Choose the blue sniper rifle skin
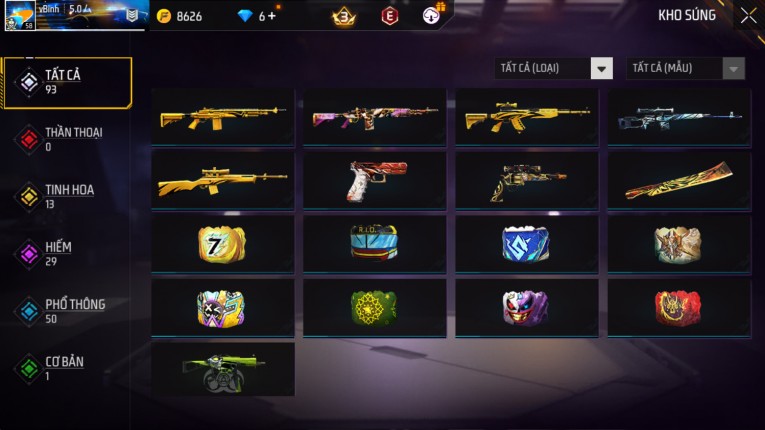The image size is (765, 430). 679,118
